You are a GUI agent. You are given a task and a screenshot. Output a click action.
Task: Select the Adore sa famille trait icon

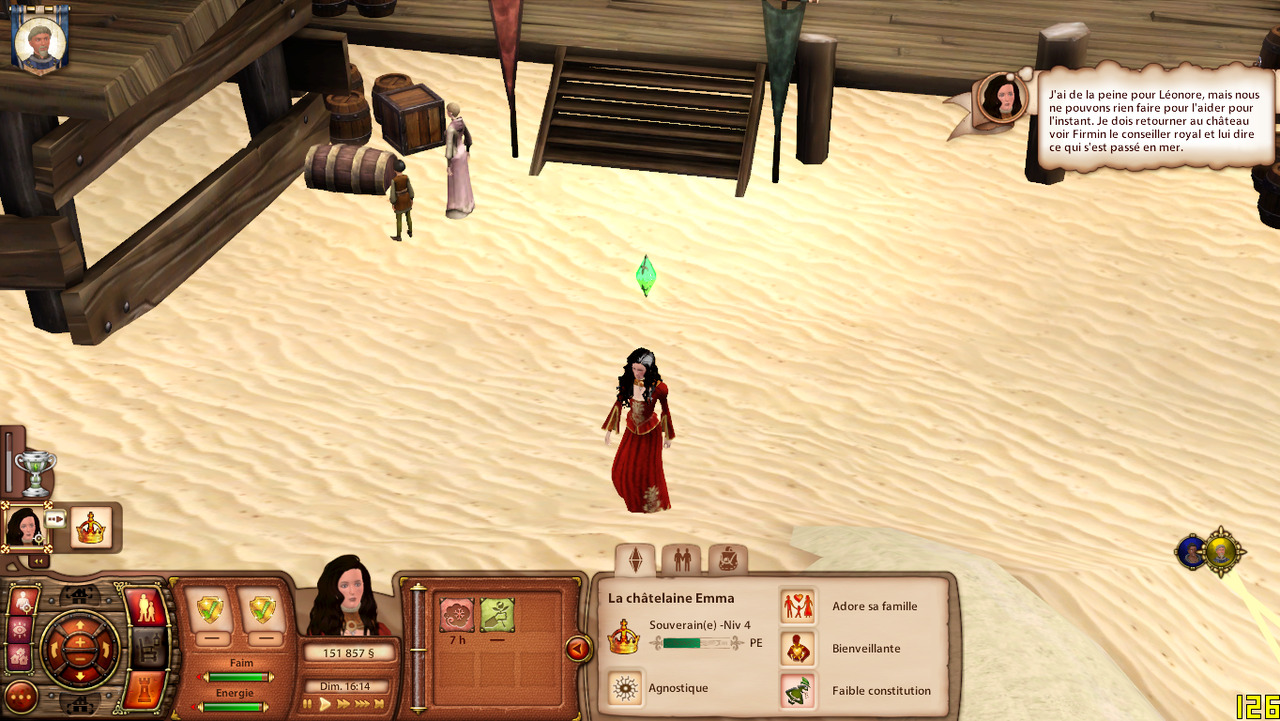coord(798,606)
